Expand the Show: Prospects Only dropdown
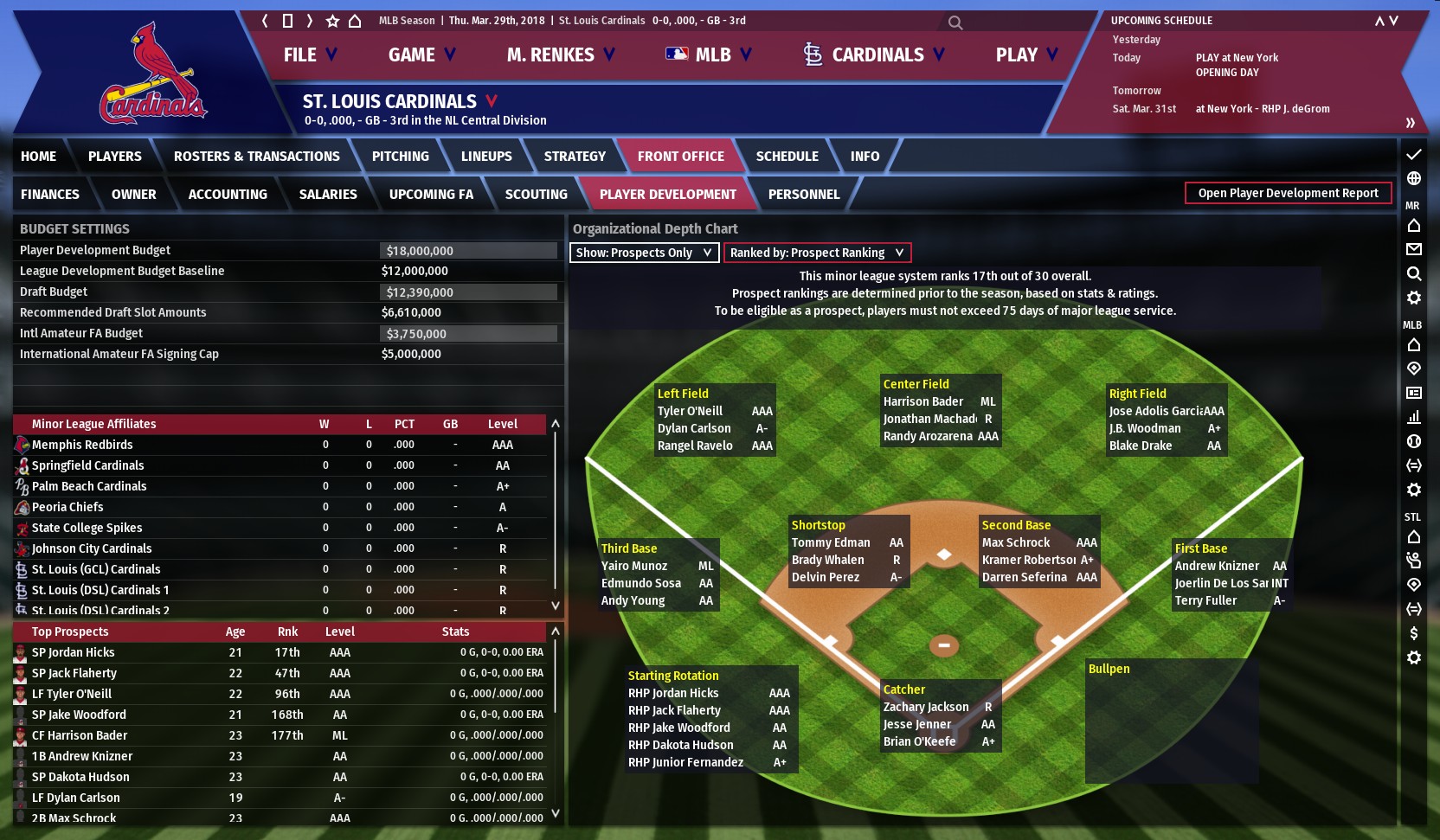The height and width of the screenshot is (840, 1440). coord(644,253)
